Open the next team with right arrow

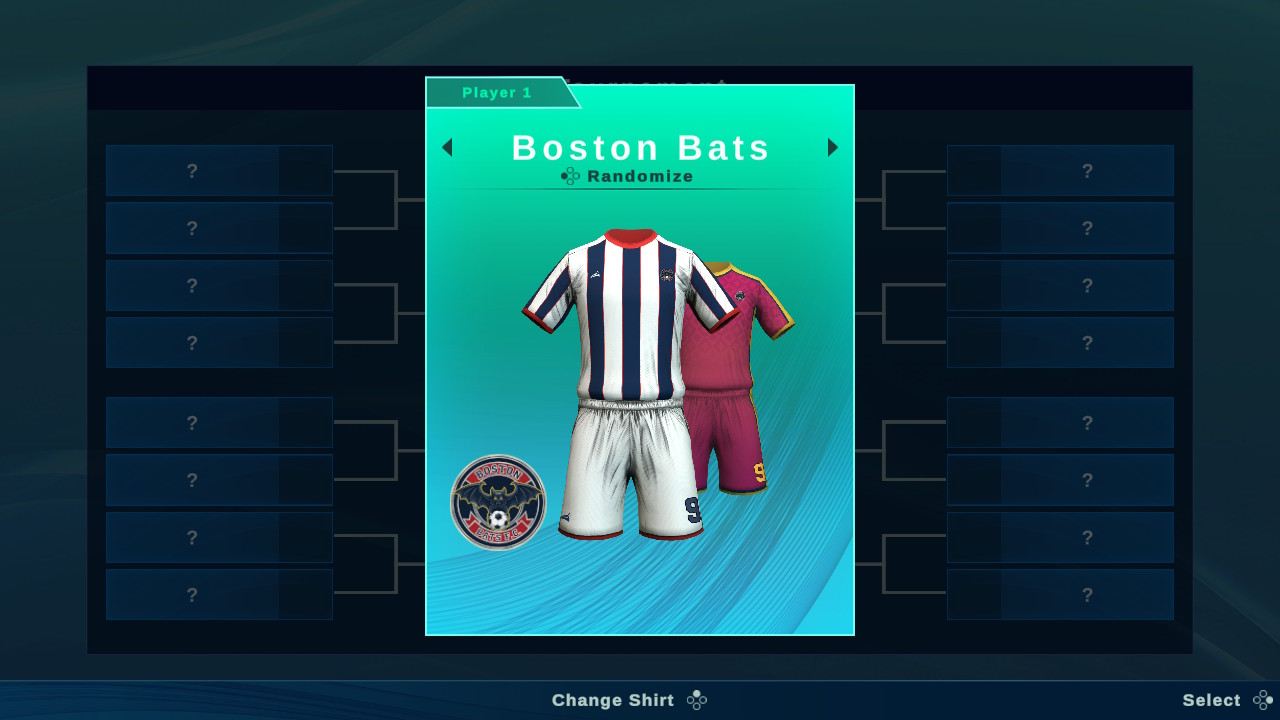(x=833, y=147)
